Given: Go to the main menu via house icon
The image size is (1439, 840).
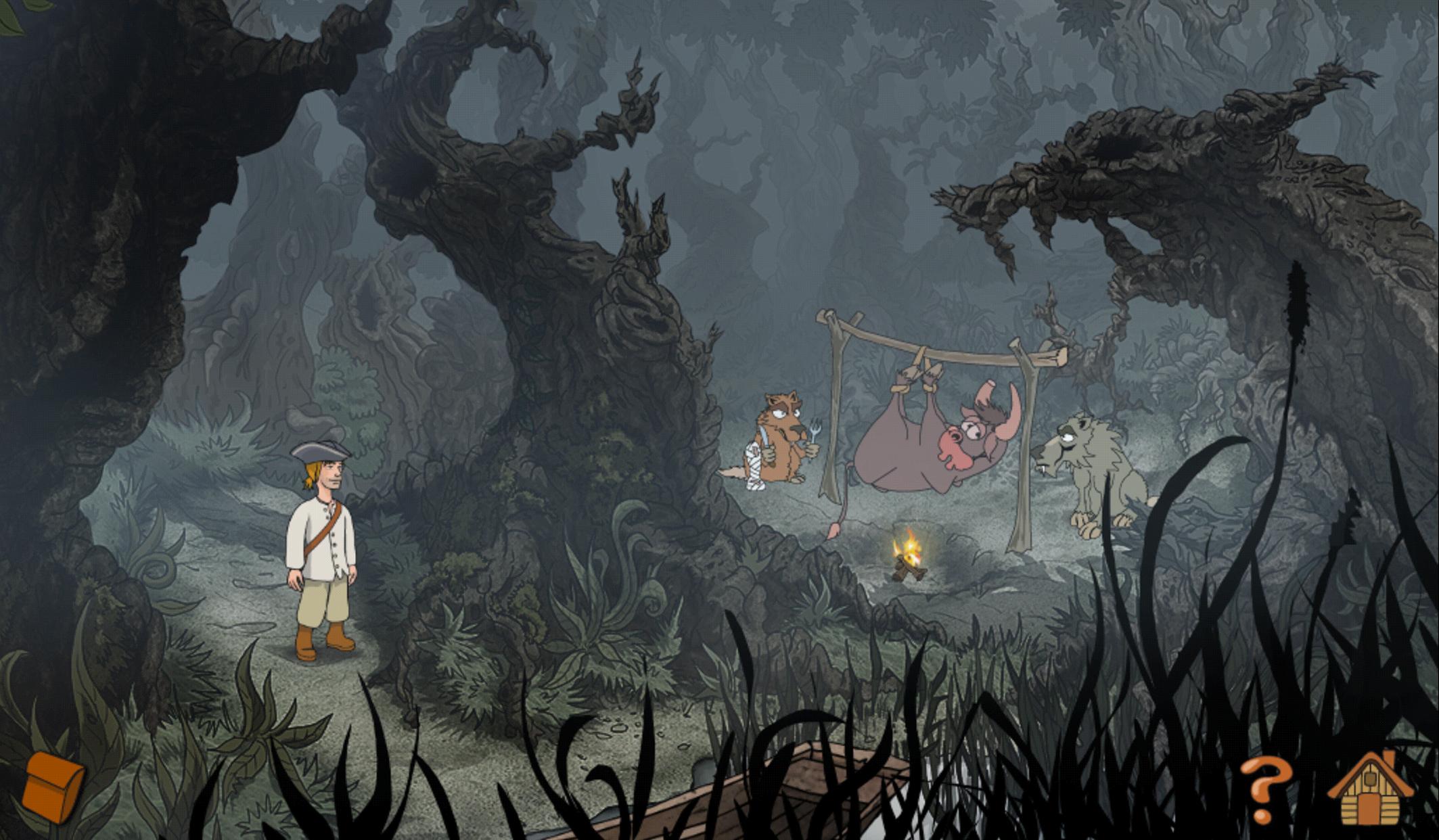Looking at the screenshot, I should (1370, 790).
